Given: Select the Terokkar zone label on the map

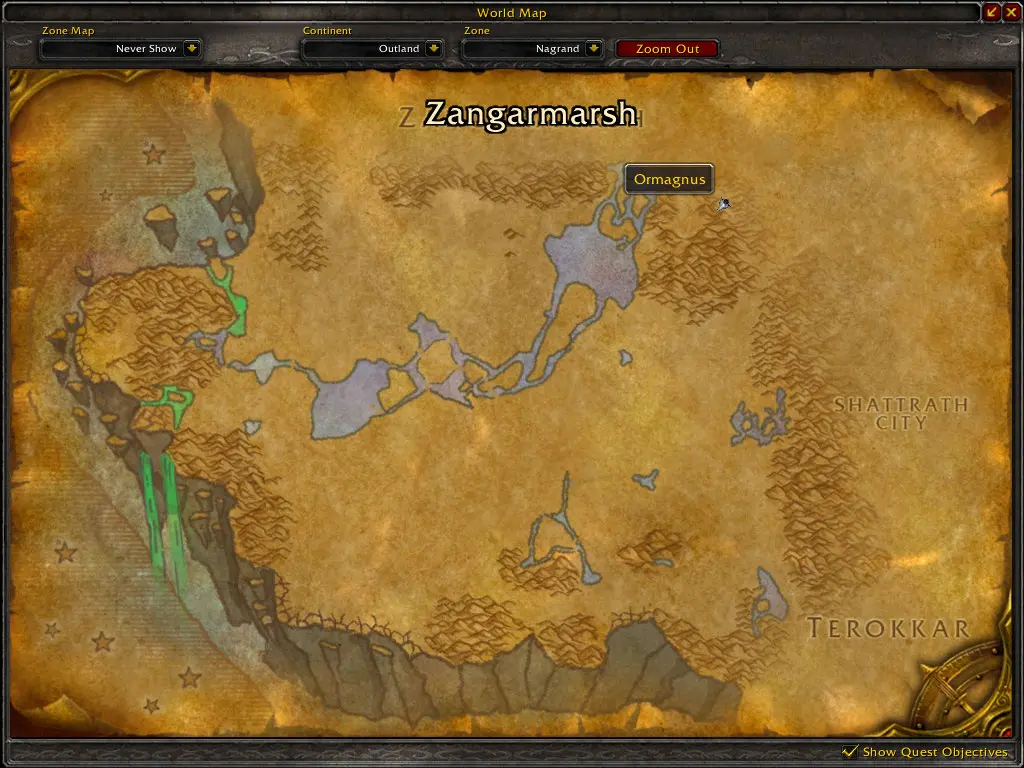Looking at the screenshot, I should 888,629.
